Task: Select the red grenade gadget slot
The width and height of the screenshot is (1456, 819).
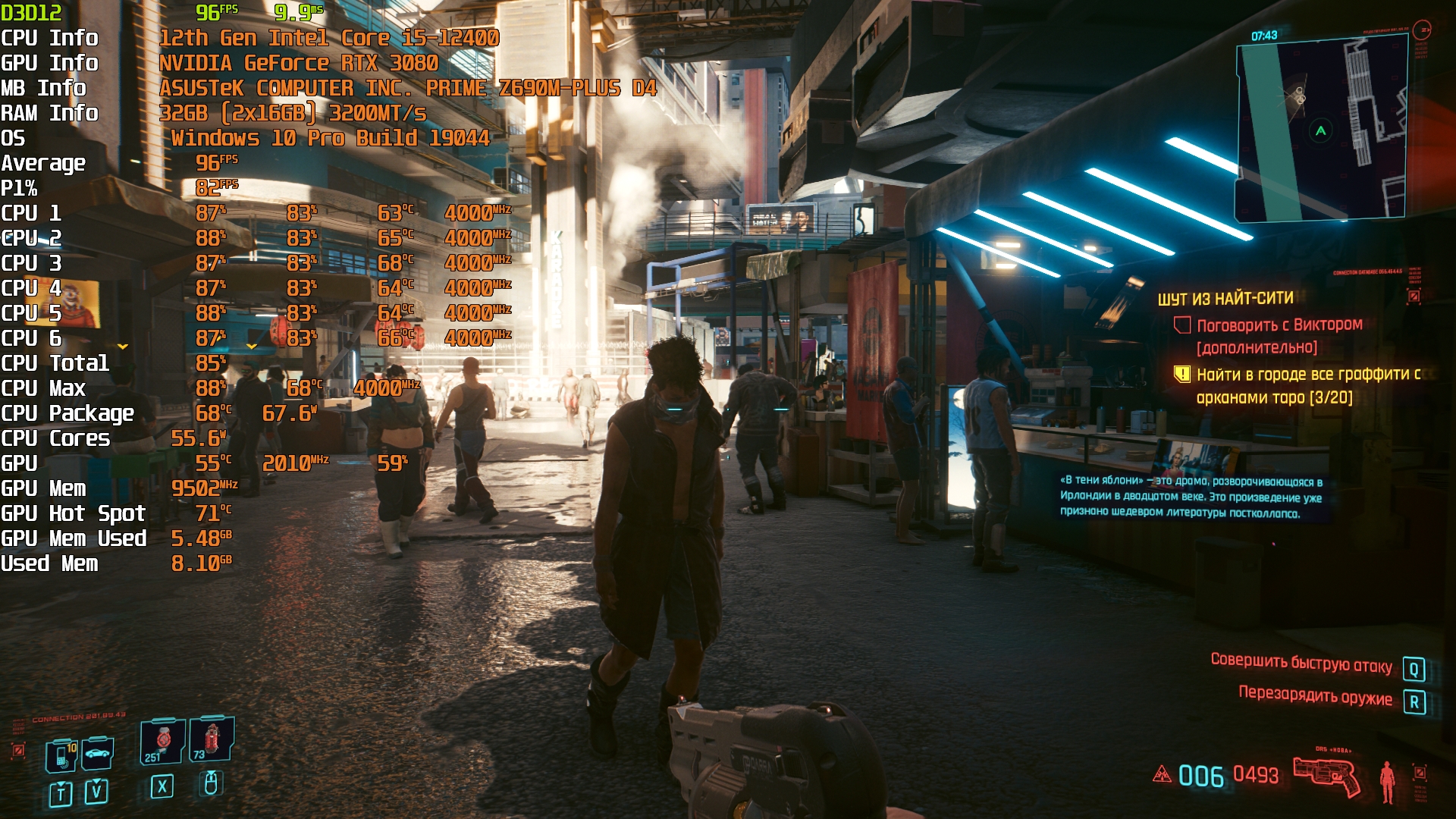Action: (x=212, y=739)
